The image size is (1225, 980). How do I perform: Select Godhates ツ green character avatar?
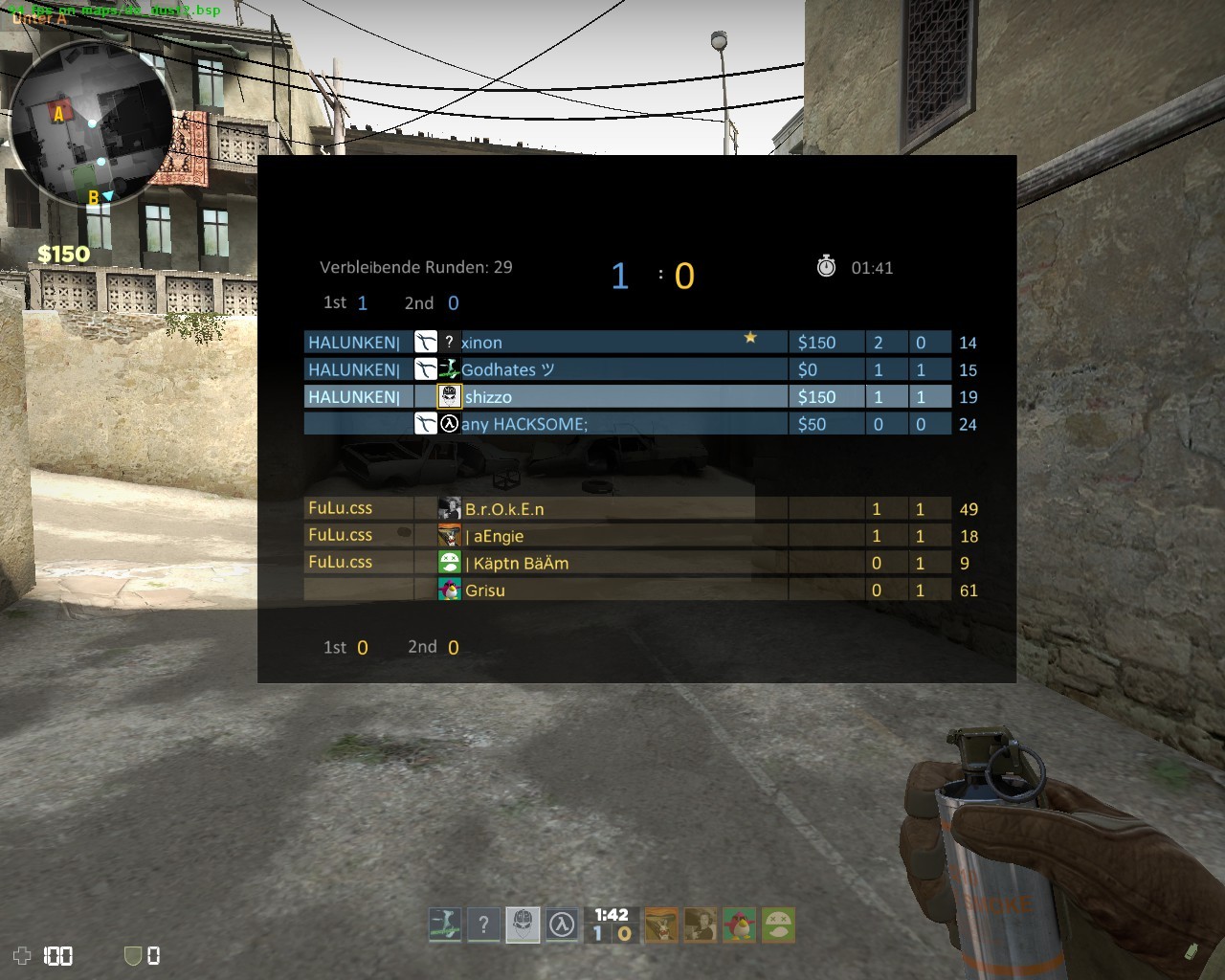point(447,368)
